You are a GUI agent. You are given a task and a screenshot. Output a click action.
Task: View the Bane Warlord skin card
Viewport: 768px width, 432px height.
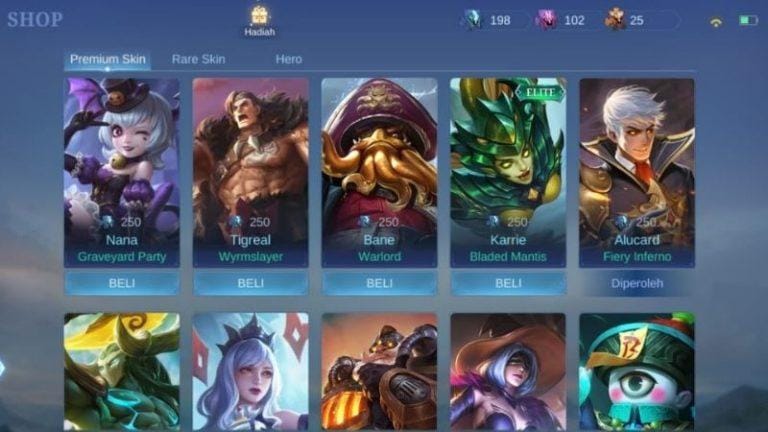pos(379,172)
